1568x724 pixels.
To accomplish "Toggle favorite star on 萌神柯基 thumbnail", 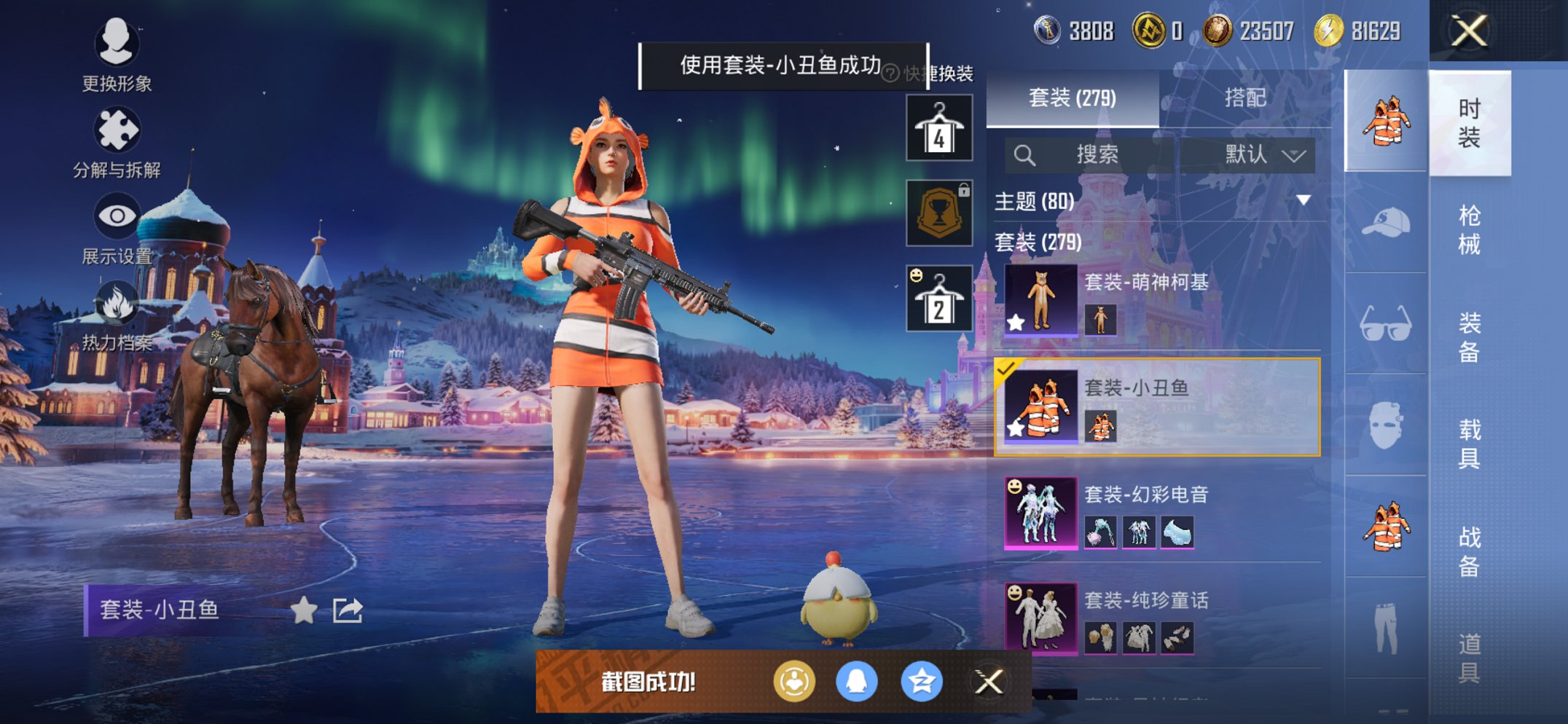I will click(1016, 323).
